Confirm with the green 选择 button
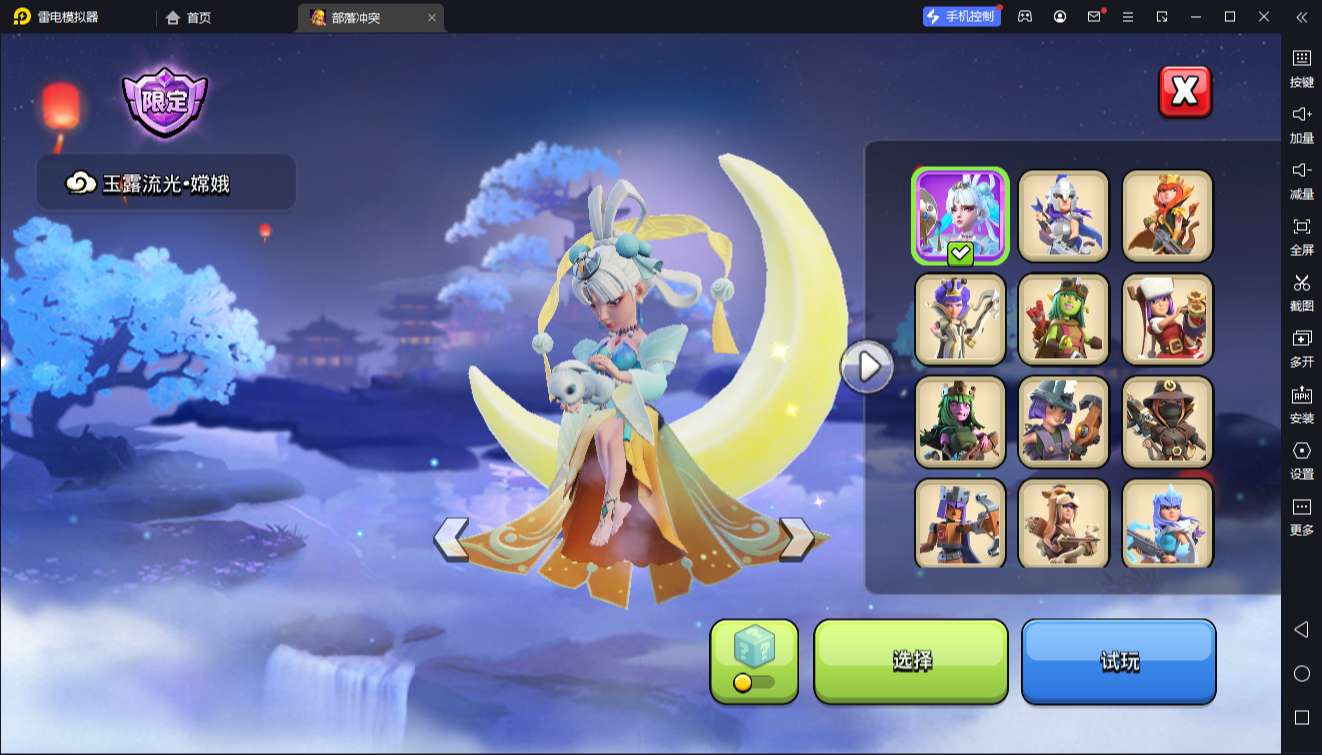 [911, 660]
